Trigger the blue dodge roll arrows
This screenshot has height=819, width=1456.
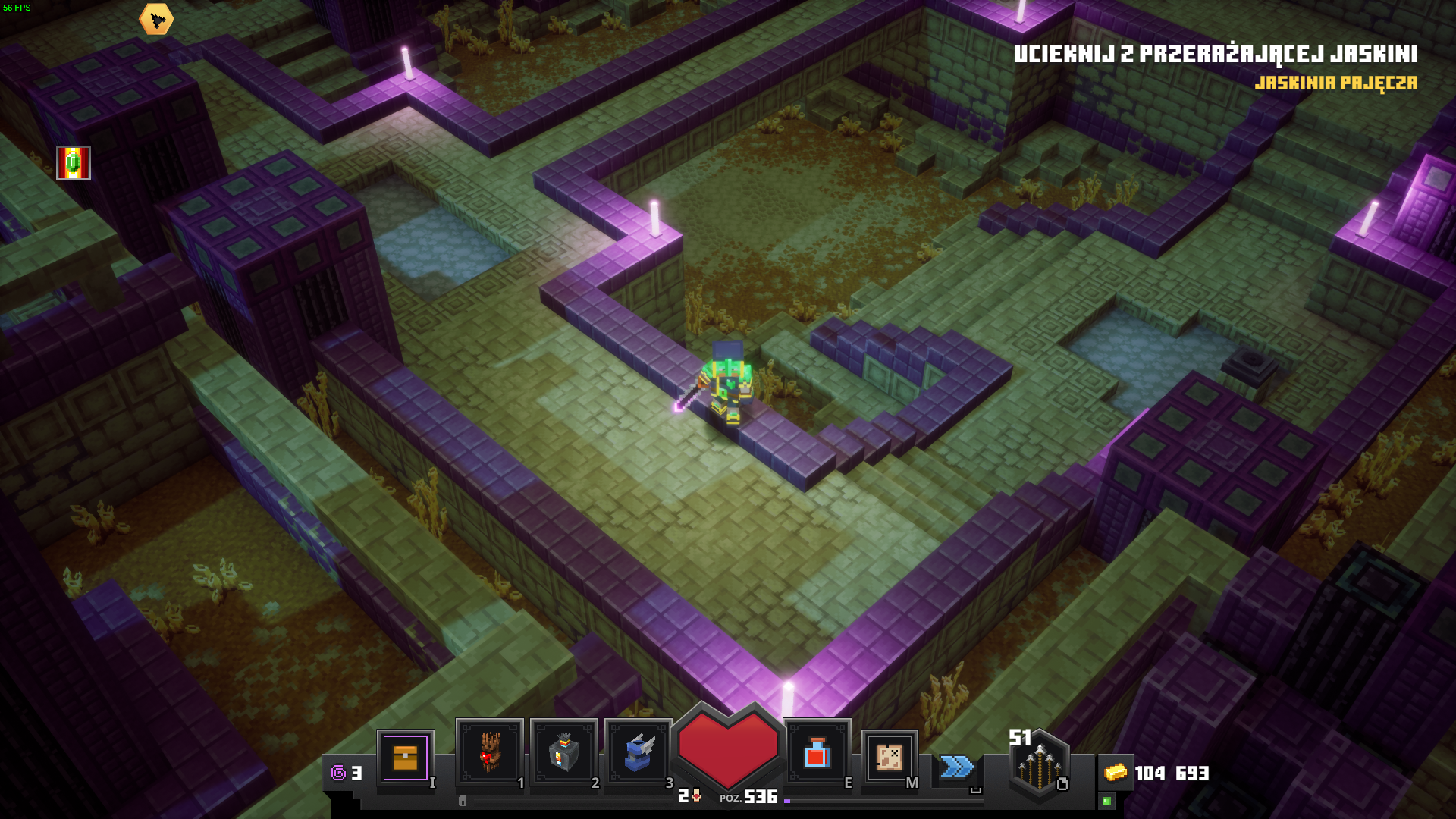coord(957,767)
